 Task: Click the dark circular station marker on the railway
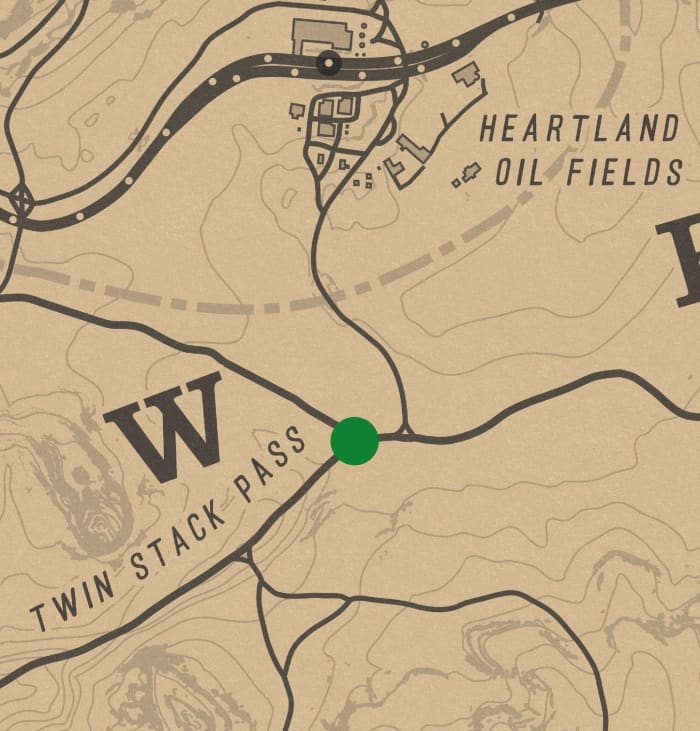[328, 64]
